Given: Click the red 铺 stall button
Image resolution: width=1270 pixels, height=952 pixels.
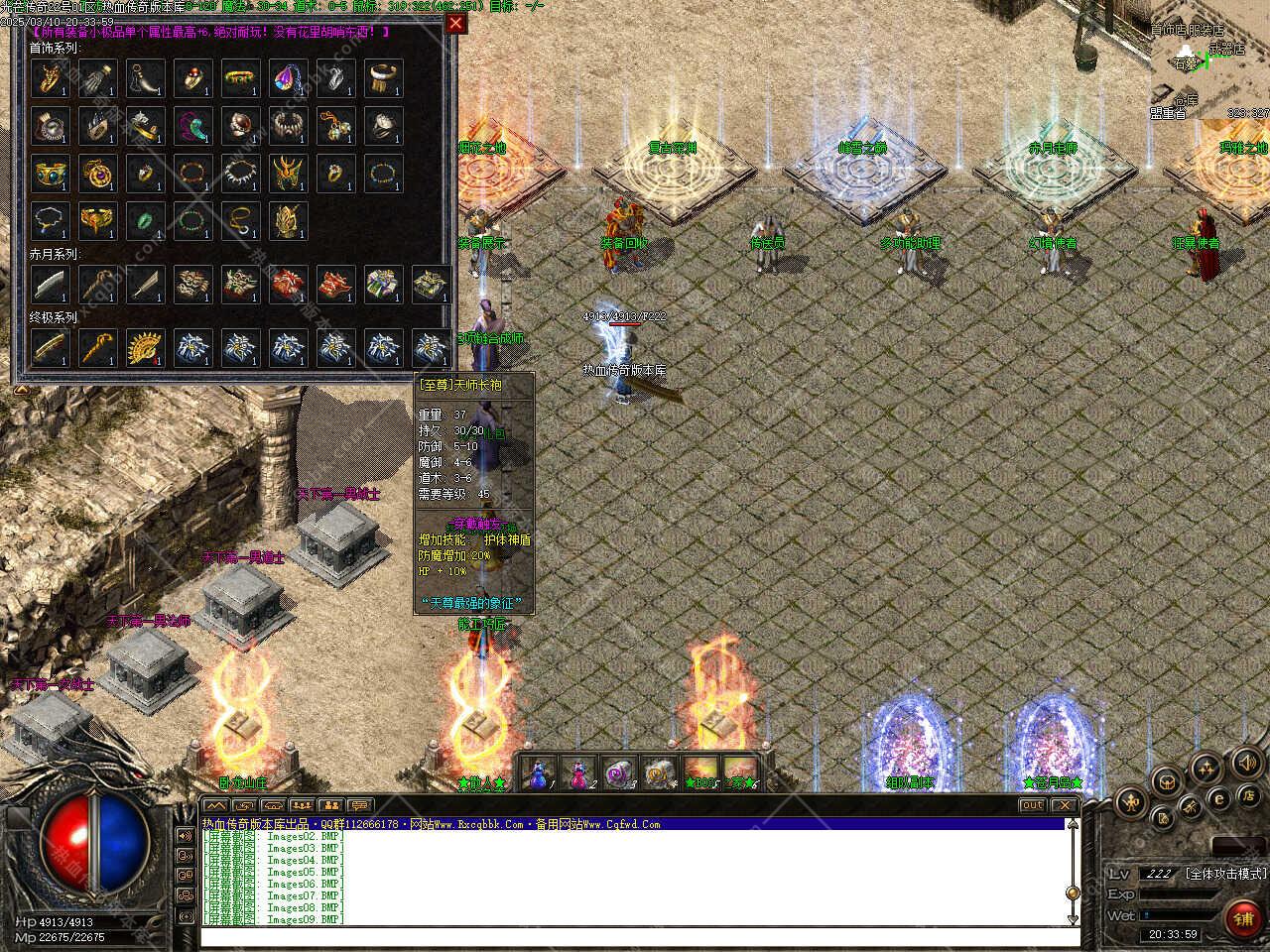Looking at the screenshot, I should 1244,919.
